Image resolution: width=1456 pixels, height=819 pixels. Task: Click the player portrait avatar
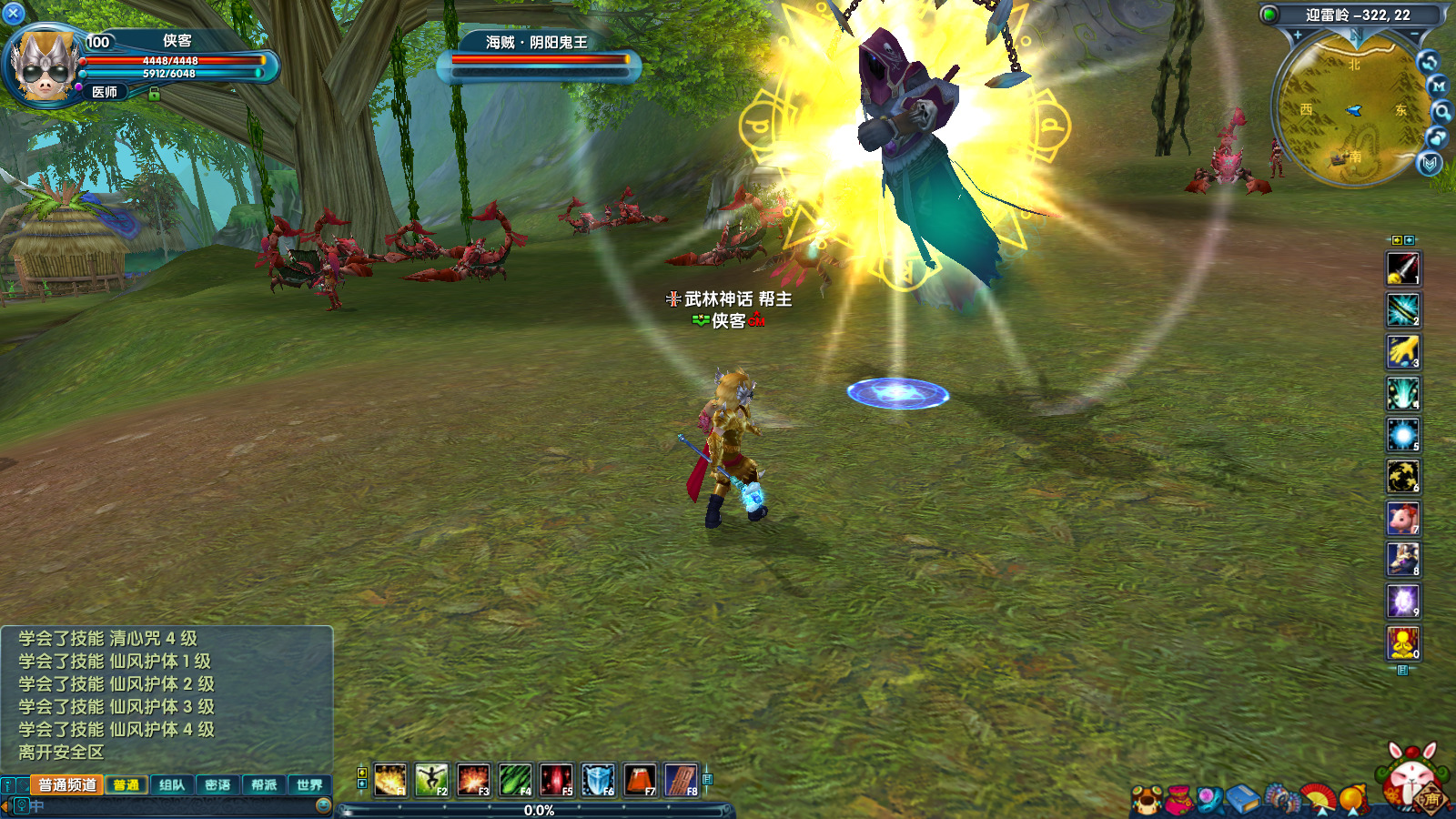point(43,66)
